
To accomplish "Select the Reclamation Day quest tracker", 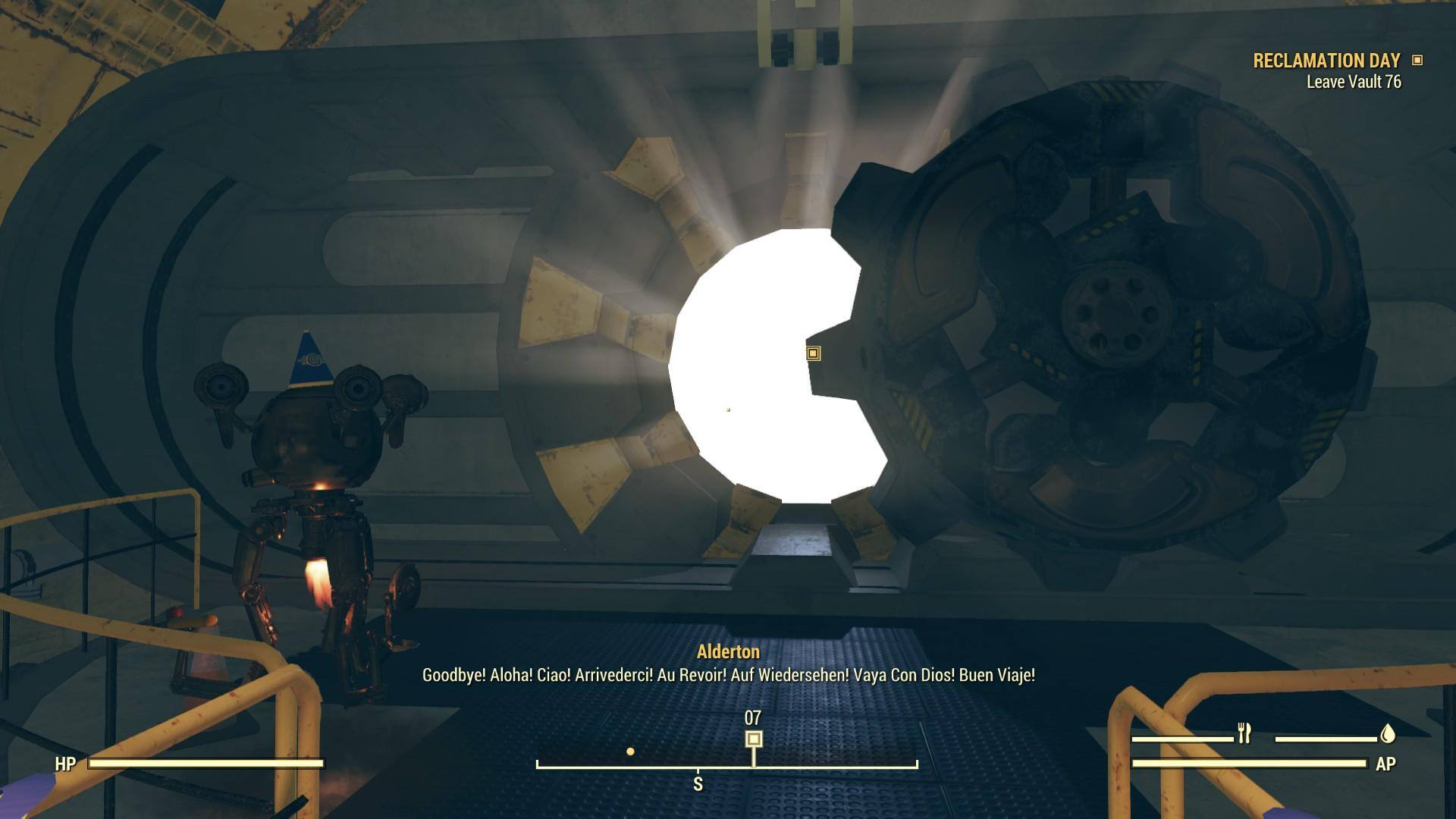I will click(1327, 61).
